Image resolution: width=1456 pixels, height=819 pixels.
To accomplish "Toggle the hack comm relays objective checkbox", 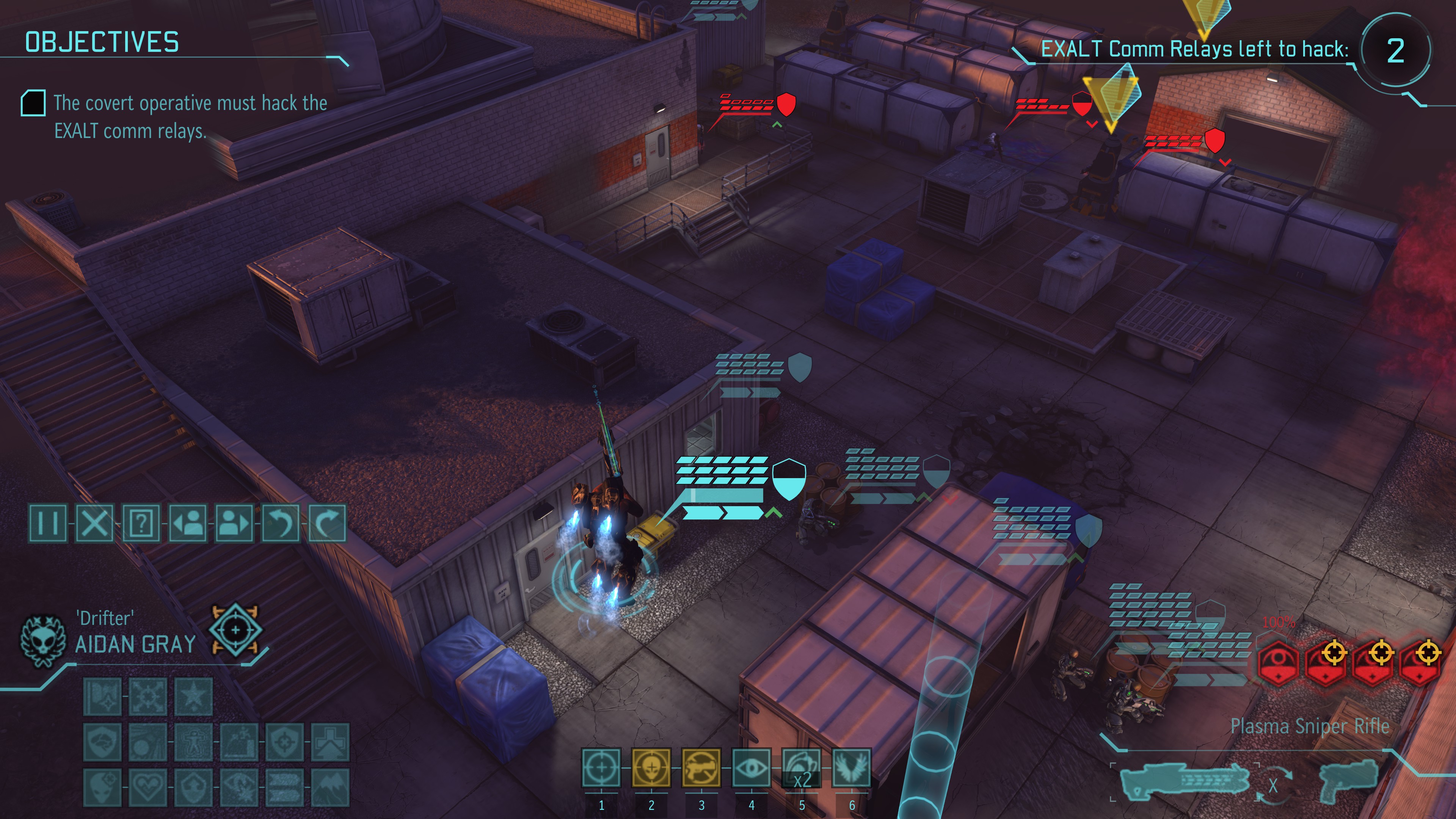I will (x=33, y=103).
